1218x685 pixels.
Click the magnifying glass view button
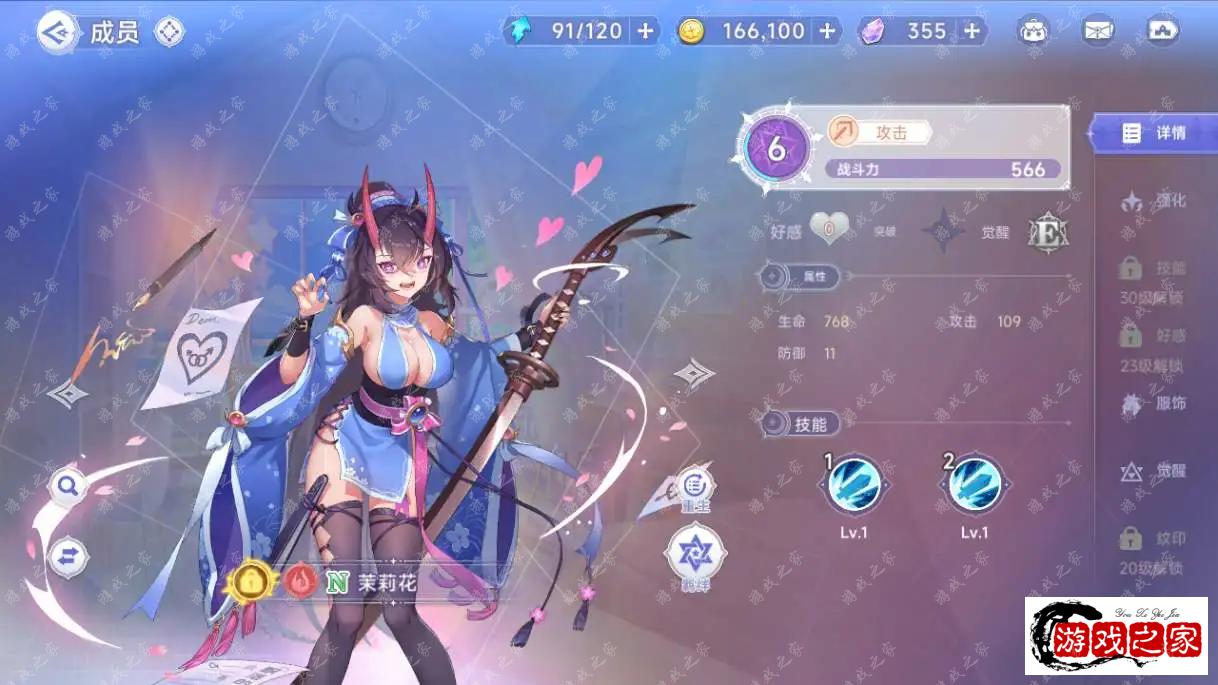tap(68, 486)
